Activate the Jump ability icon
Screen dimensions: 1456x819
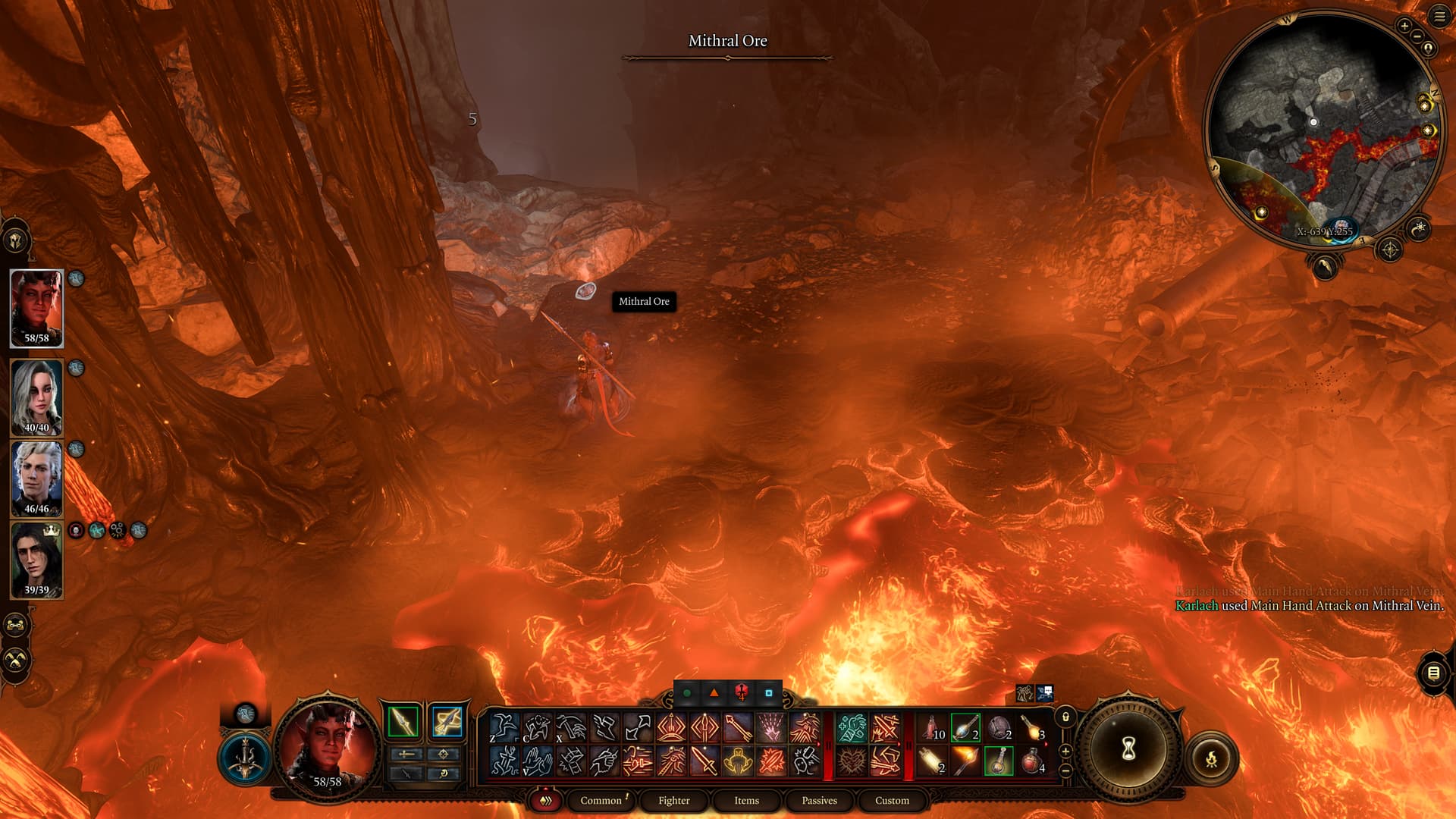click(x=504, y=727)
